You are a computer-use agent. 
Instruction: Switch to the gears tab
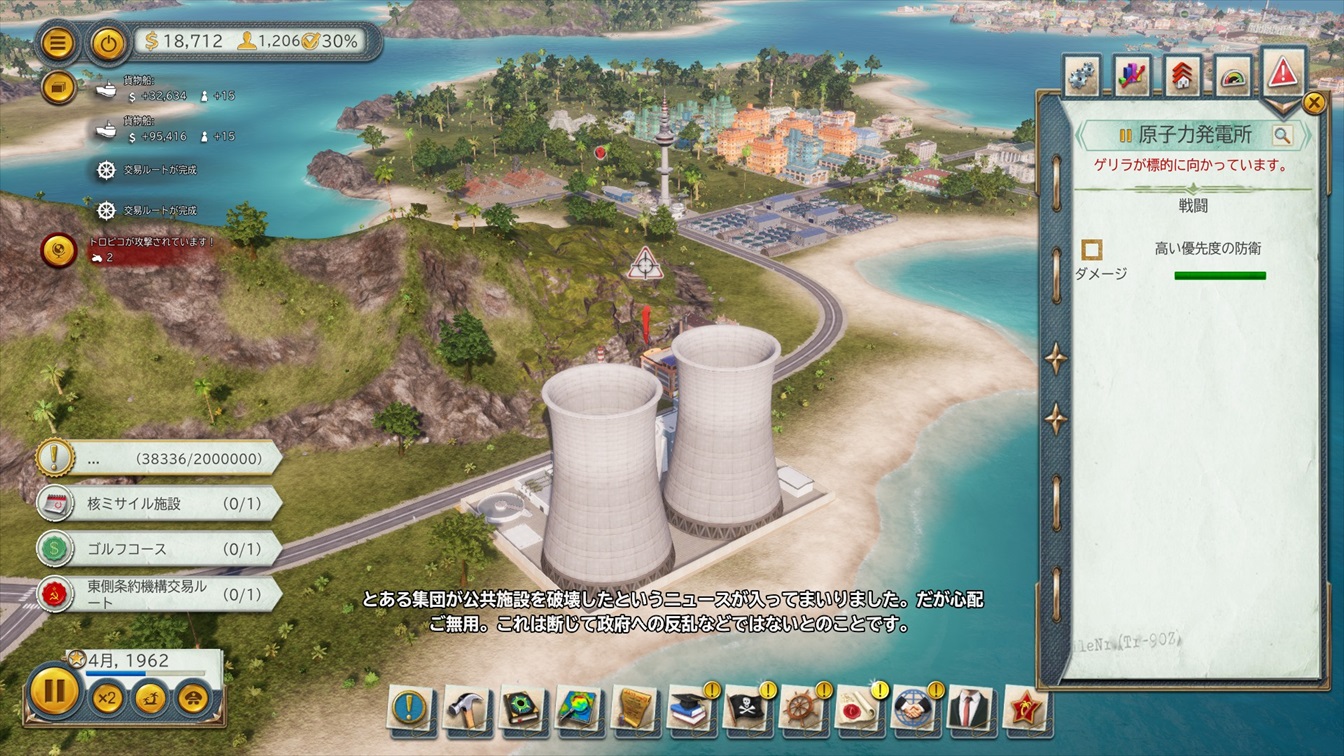point(1082,76)
